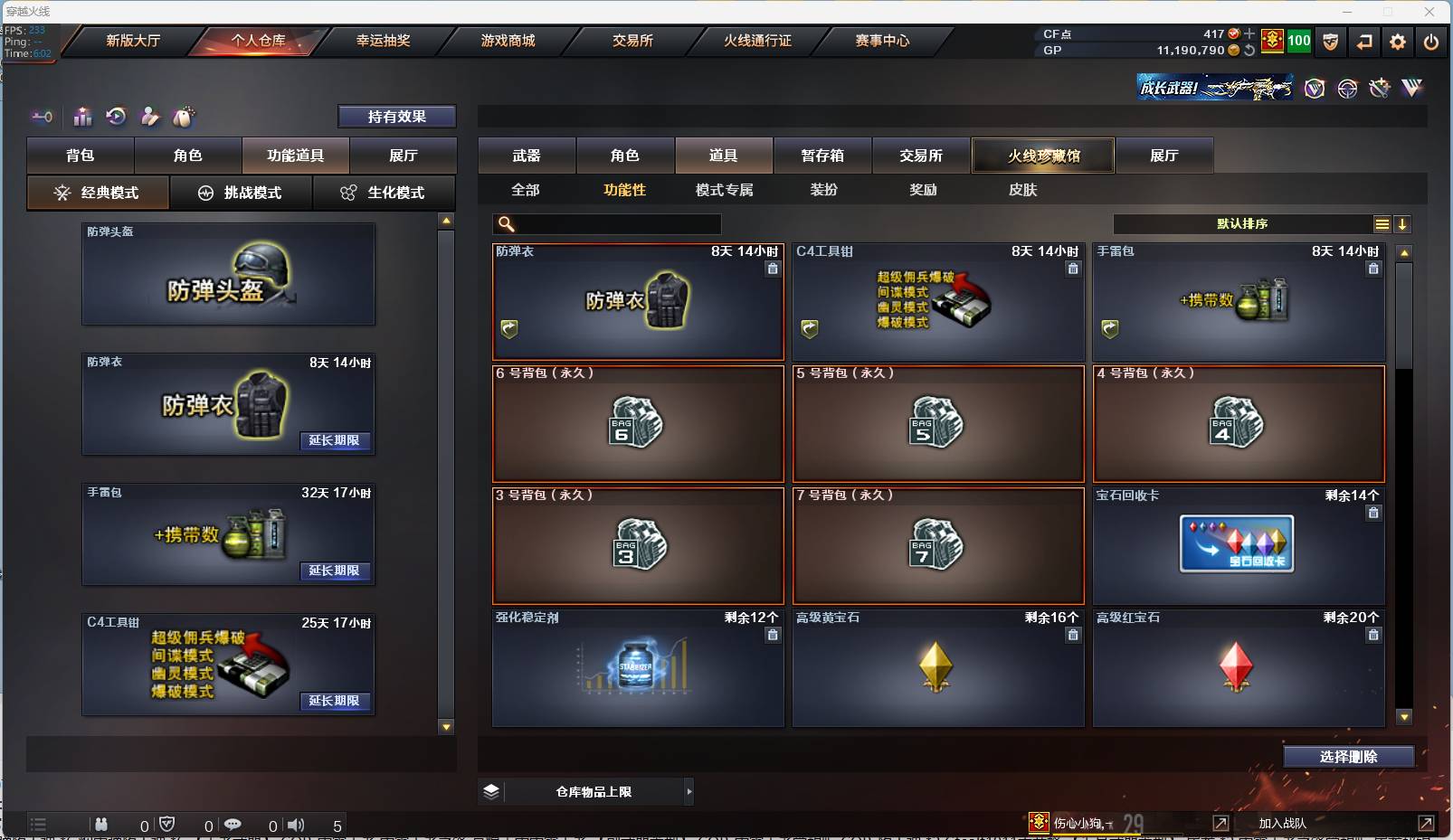Open the rank statistics icon

[x=82, y=118]
